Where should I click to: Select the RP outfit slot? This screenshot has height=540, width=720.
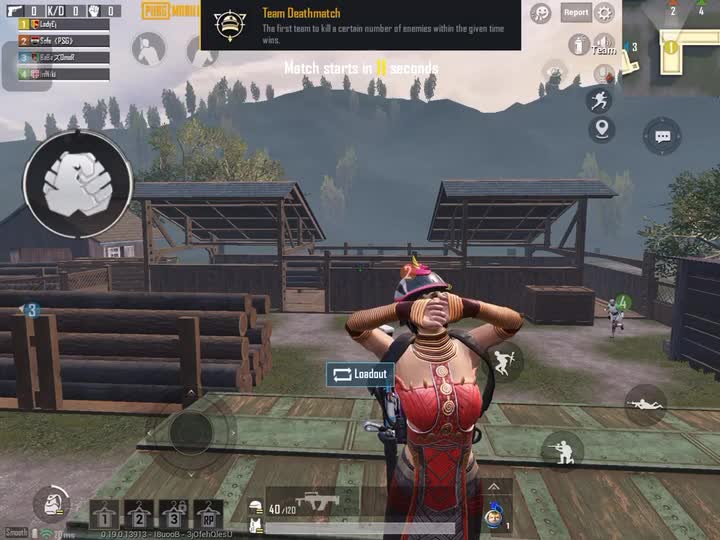tap(209, 515)
